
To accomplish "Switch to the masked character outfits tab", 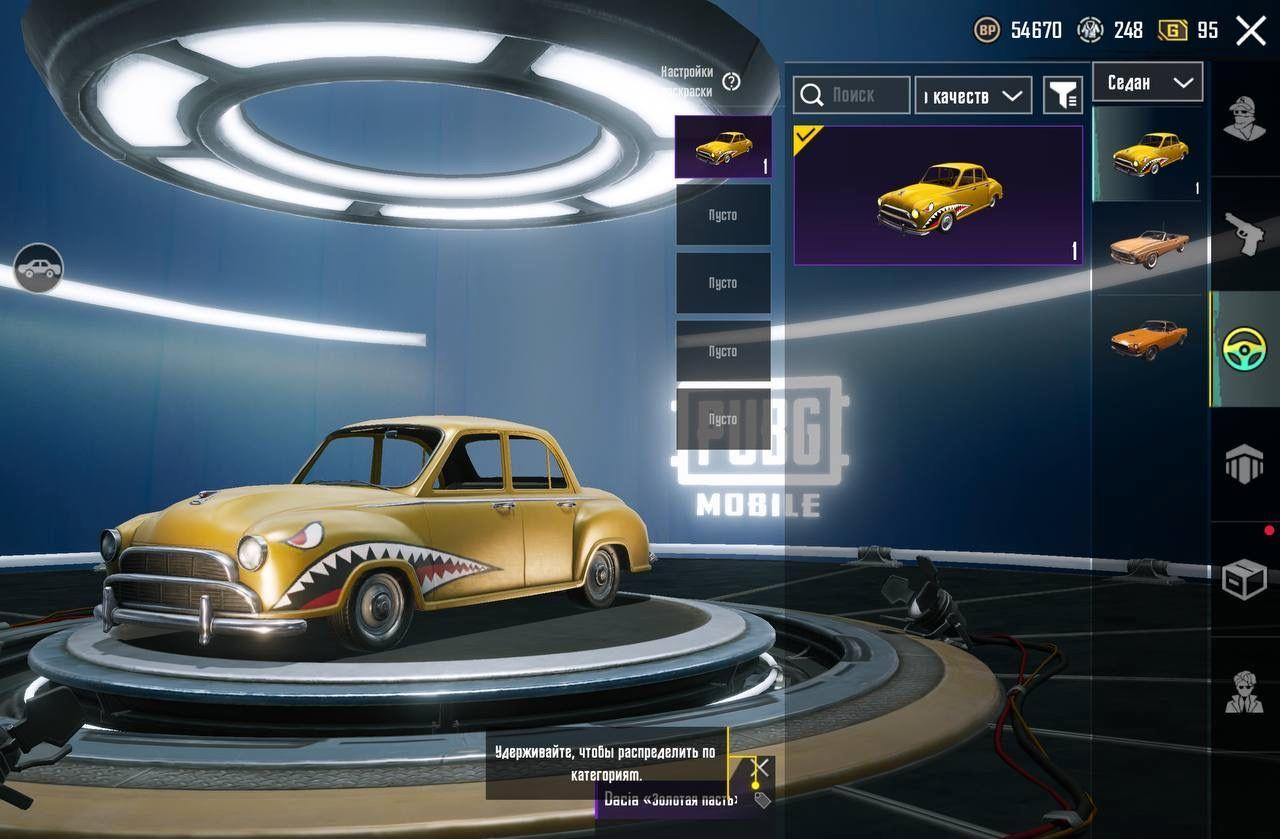I will pyautogui.click(x=1244, y=119).
